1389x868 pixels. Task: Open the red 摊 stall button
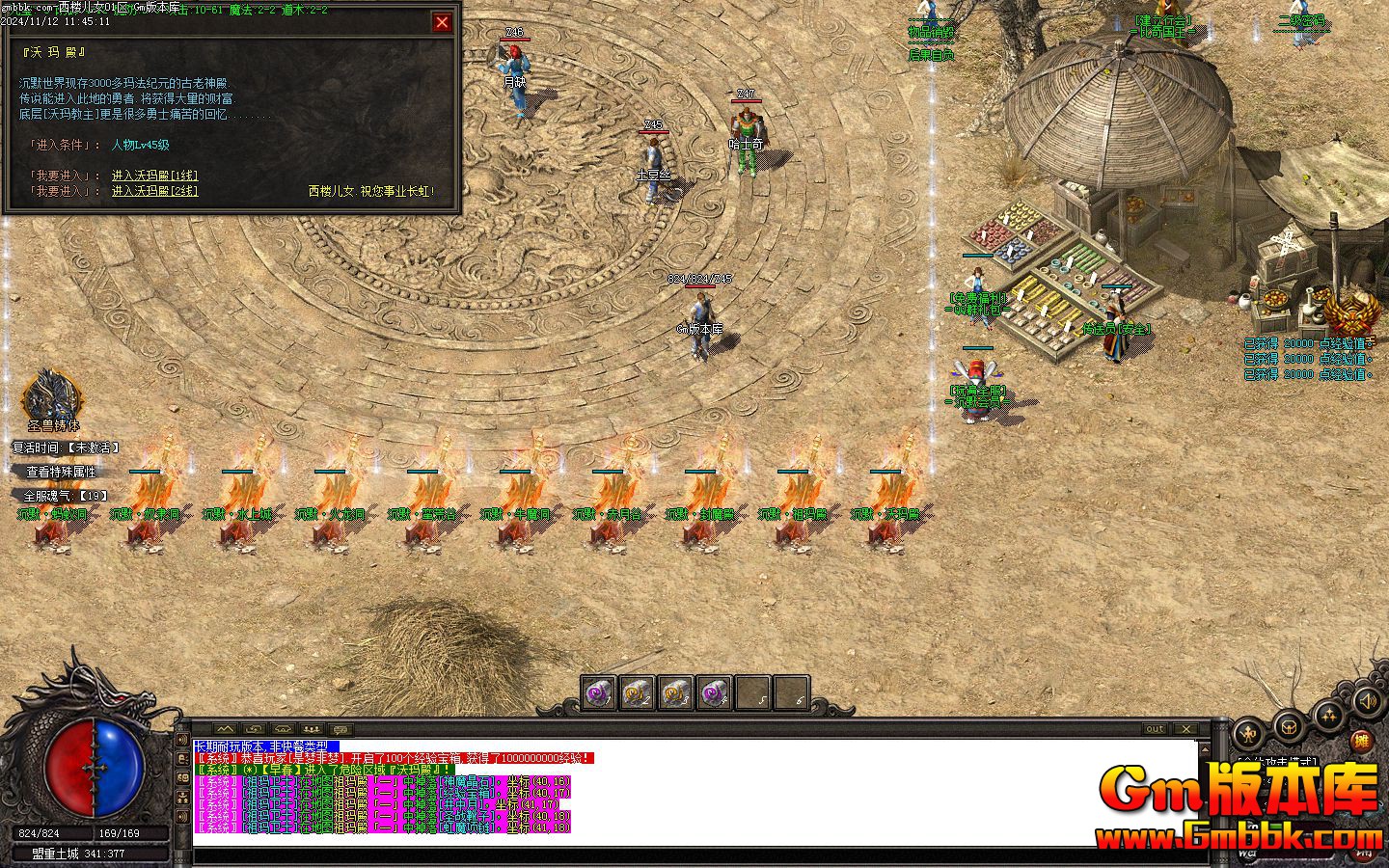(x=1361, y=741)
